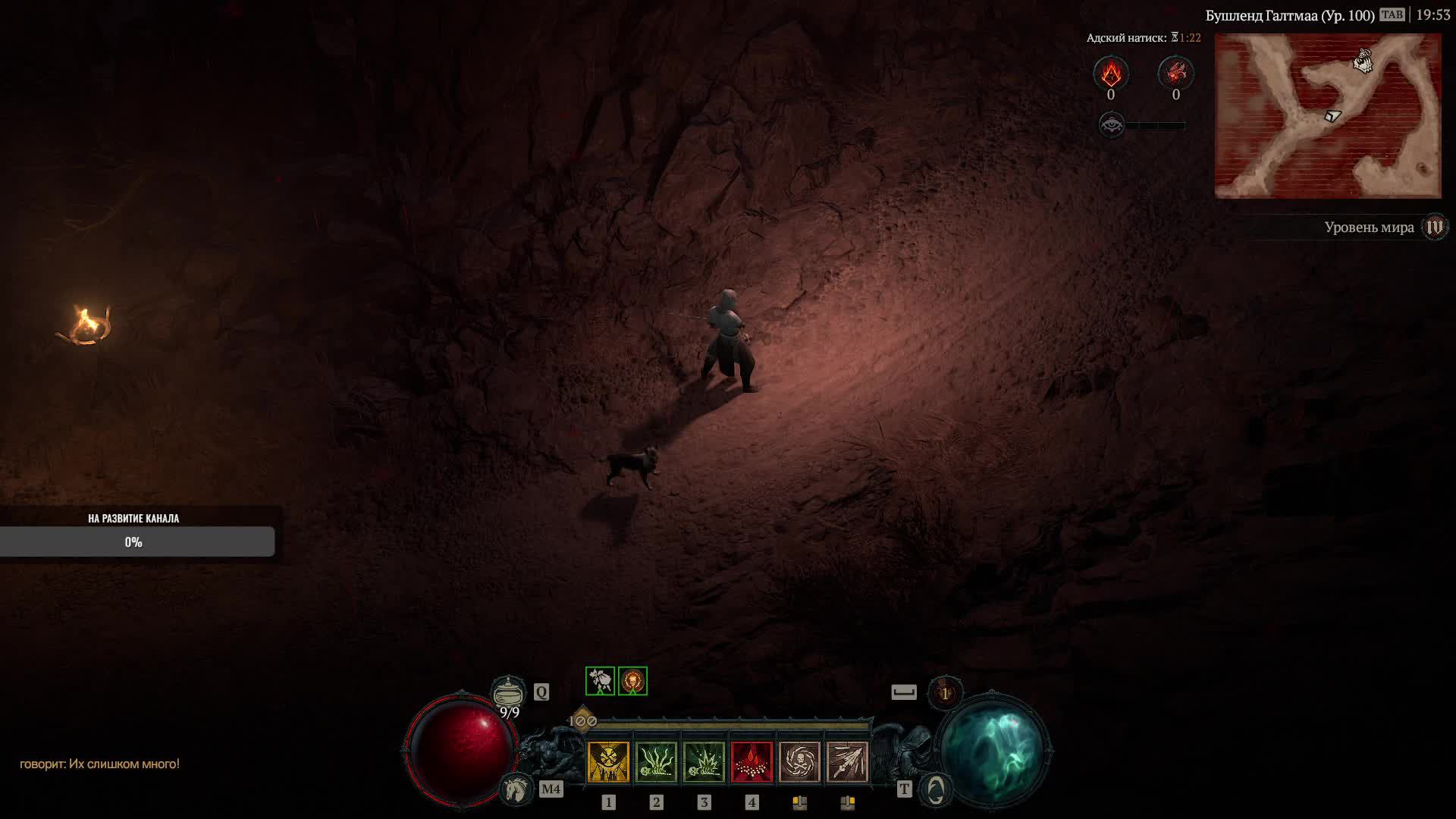Viewport: 1456px width, 819px height.
Task: Open the minimap in the corner
Action: pos(1327,115)
